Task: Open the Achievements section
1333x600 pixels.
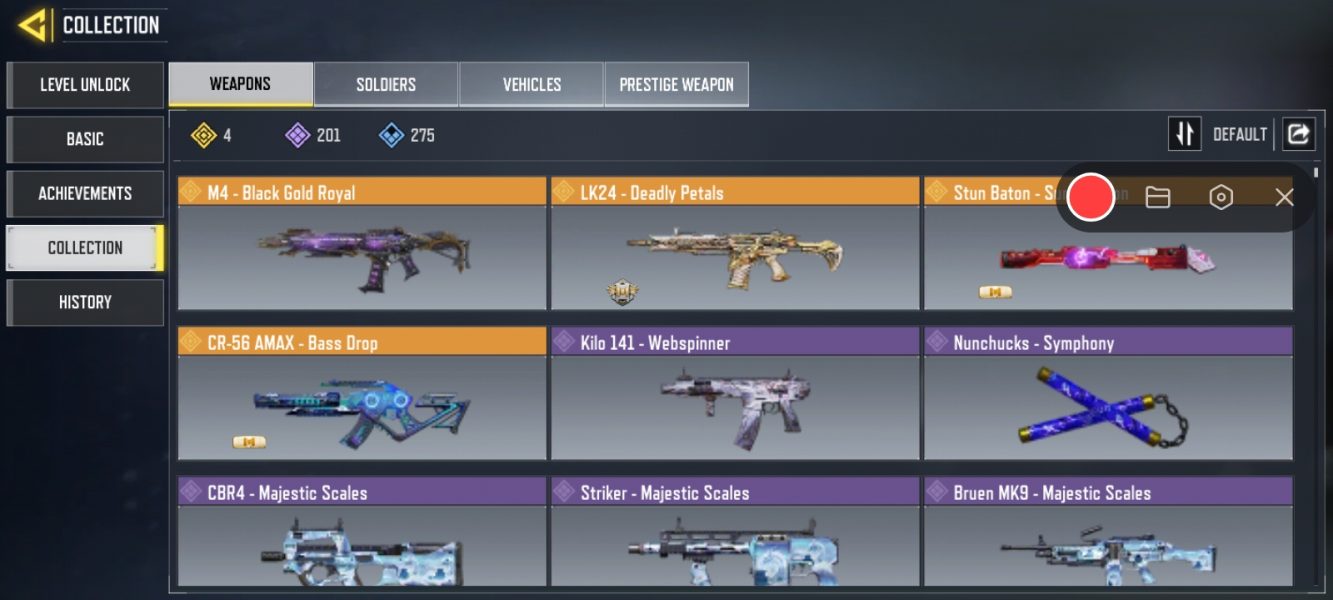Action: tap(85, 193)
